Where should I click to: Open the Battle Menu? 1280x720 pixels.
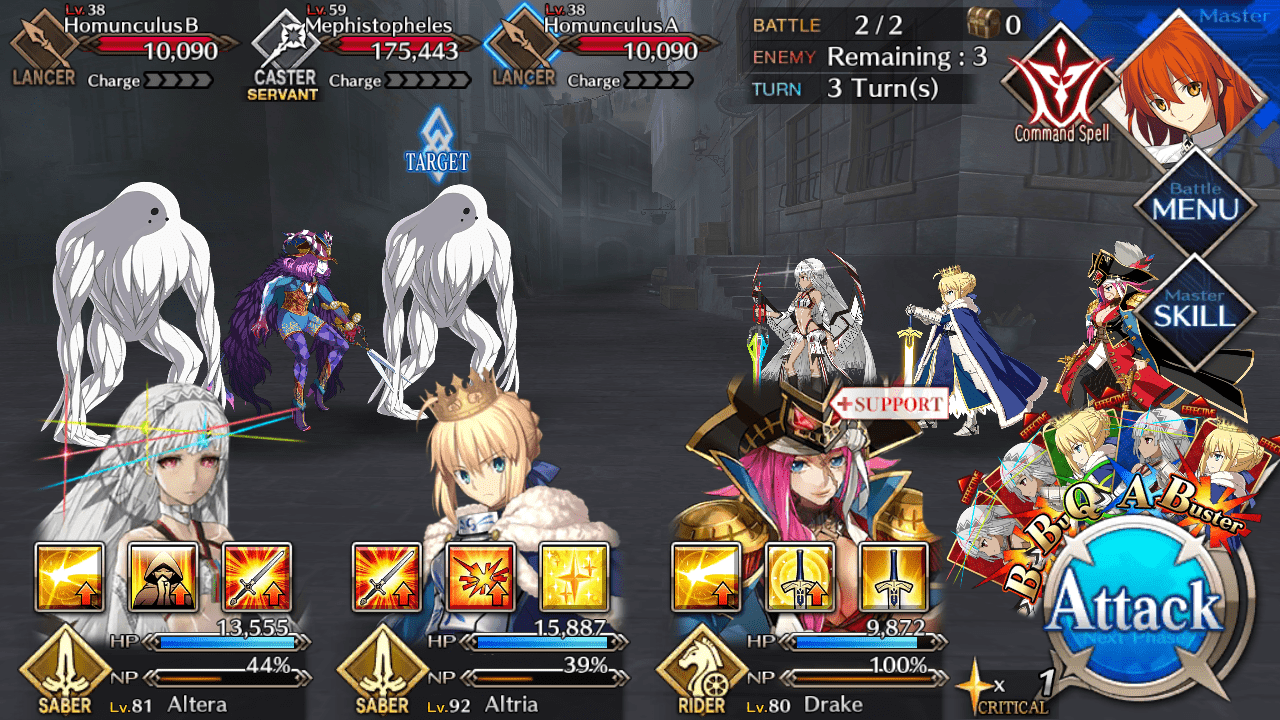[1195, 201]
